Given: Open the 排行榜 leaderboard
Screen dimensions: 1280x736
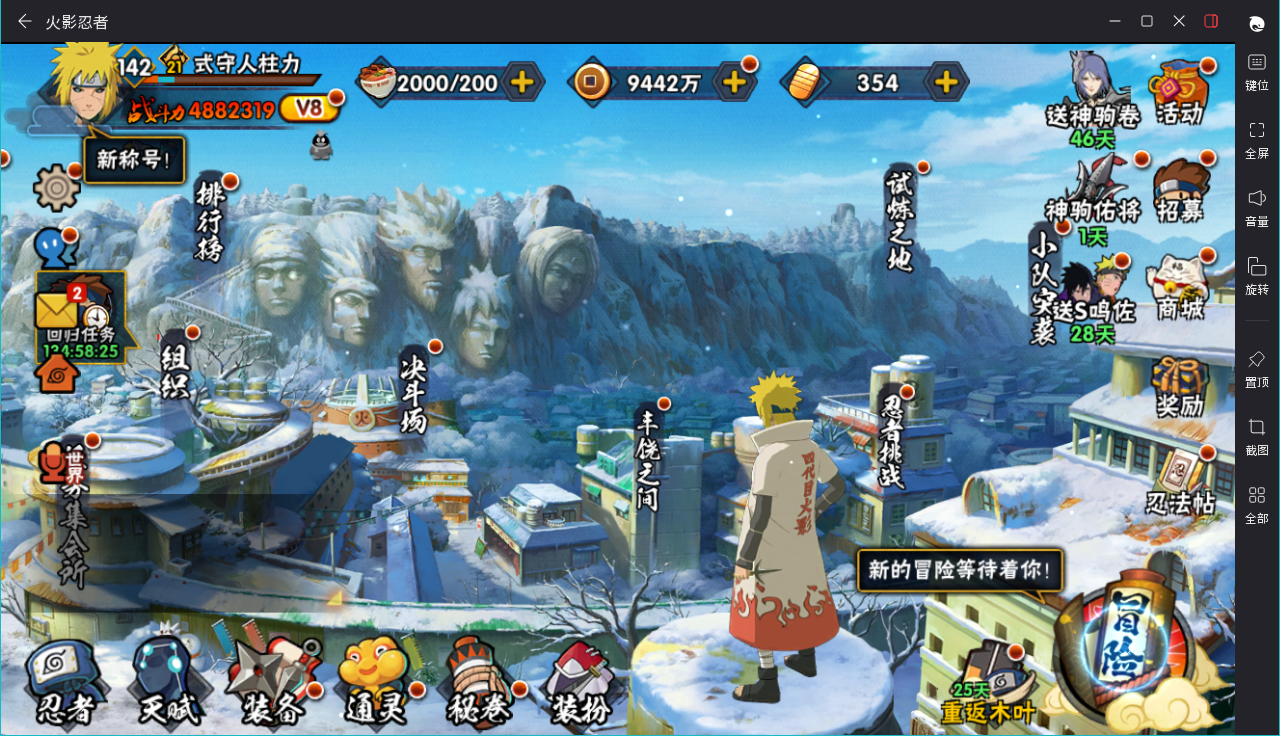Looking at the screenshot, I should coord(210,220).
